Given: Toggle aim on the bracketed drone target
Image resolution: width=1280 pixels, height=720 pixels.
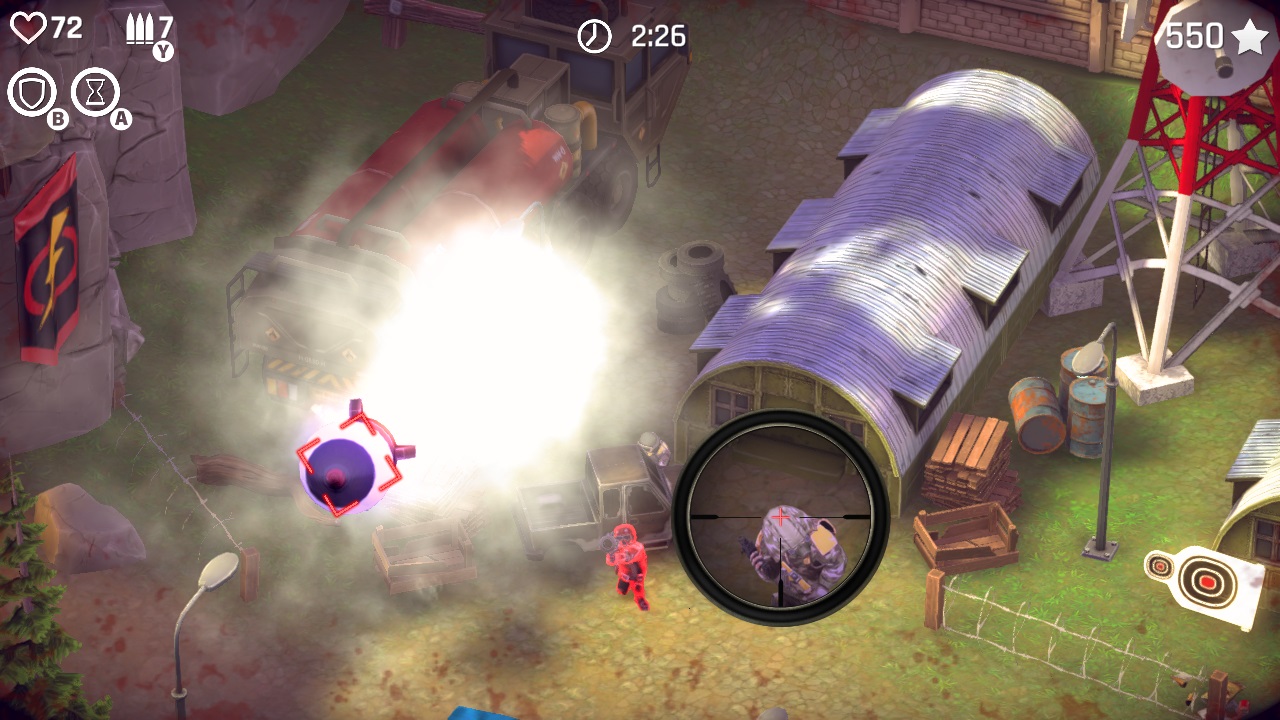Looking at the screenshot, I should (x=350, y=462).
